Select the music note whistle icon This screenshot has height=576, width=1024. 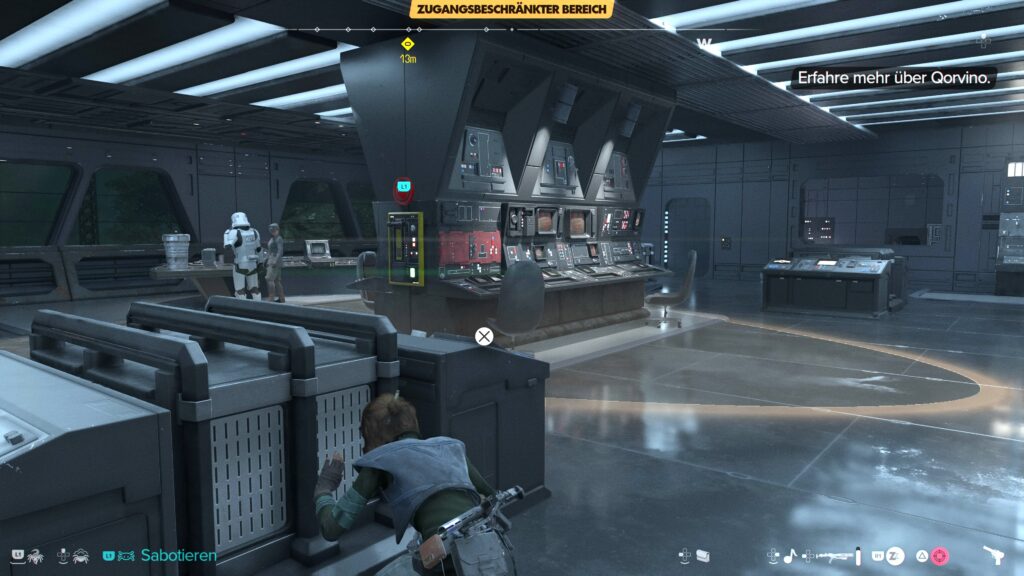pyautogui.click(x=789, y=555)
